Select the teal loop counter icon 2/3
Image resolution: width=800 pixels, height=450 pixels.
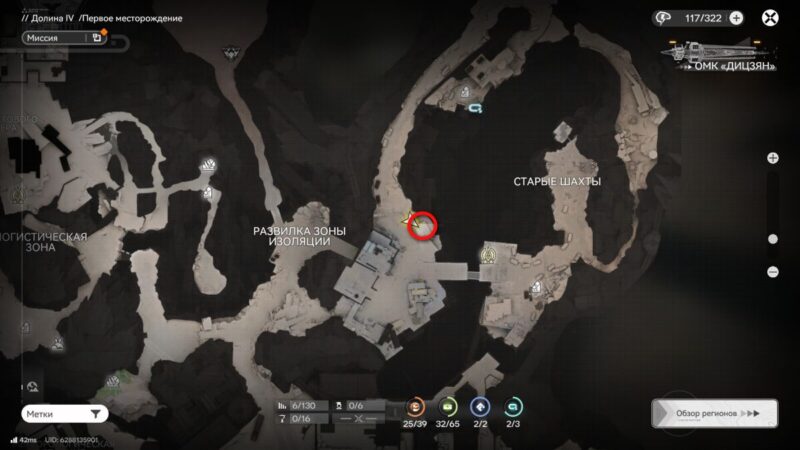click(514, 406)
